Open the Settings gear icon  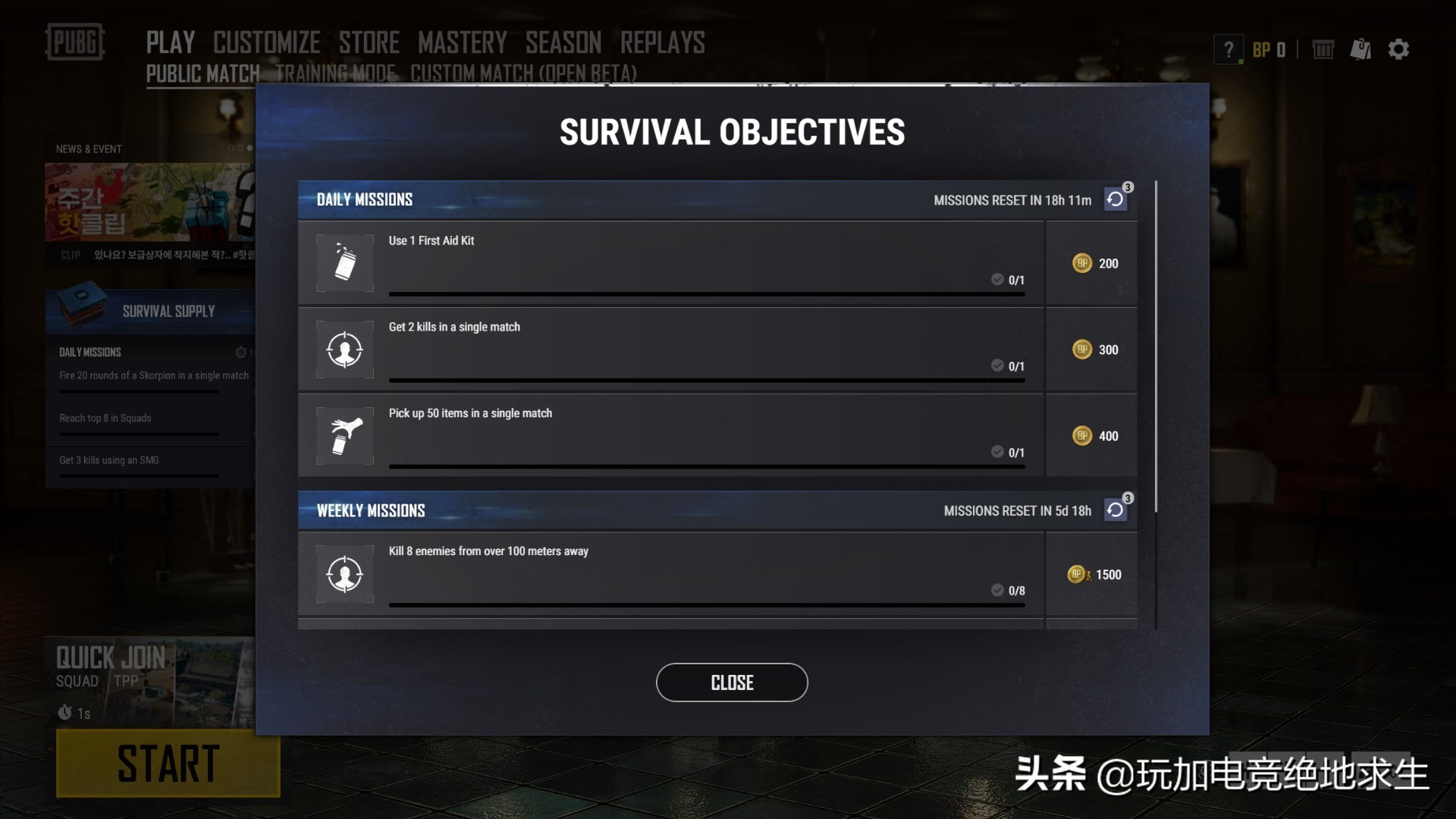(x=1399, y=49)
